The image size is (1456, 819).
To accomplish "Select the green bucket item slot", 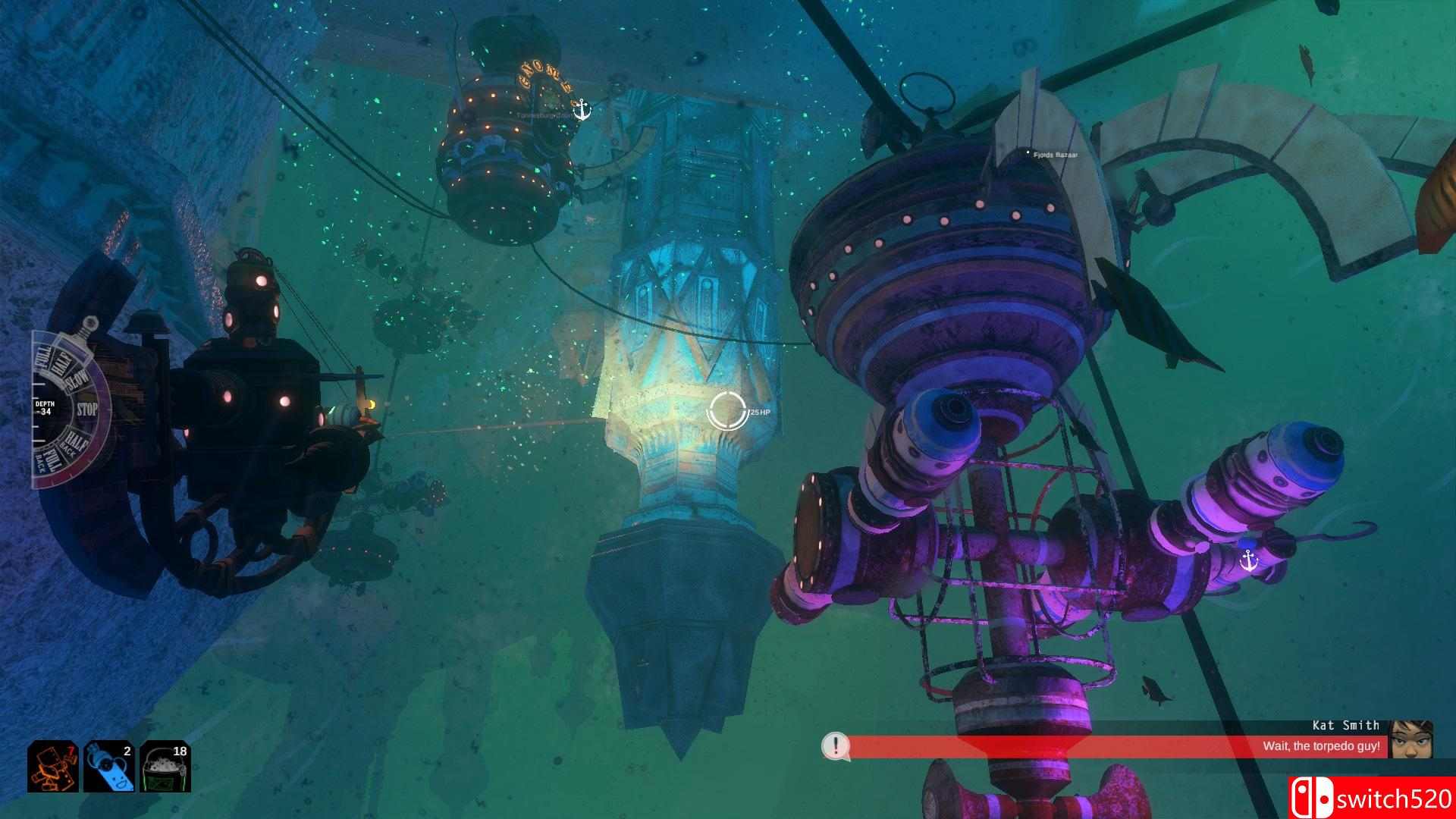I will 165,767.
